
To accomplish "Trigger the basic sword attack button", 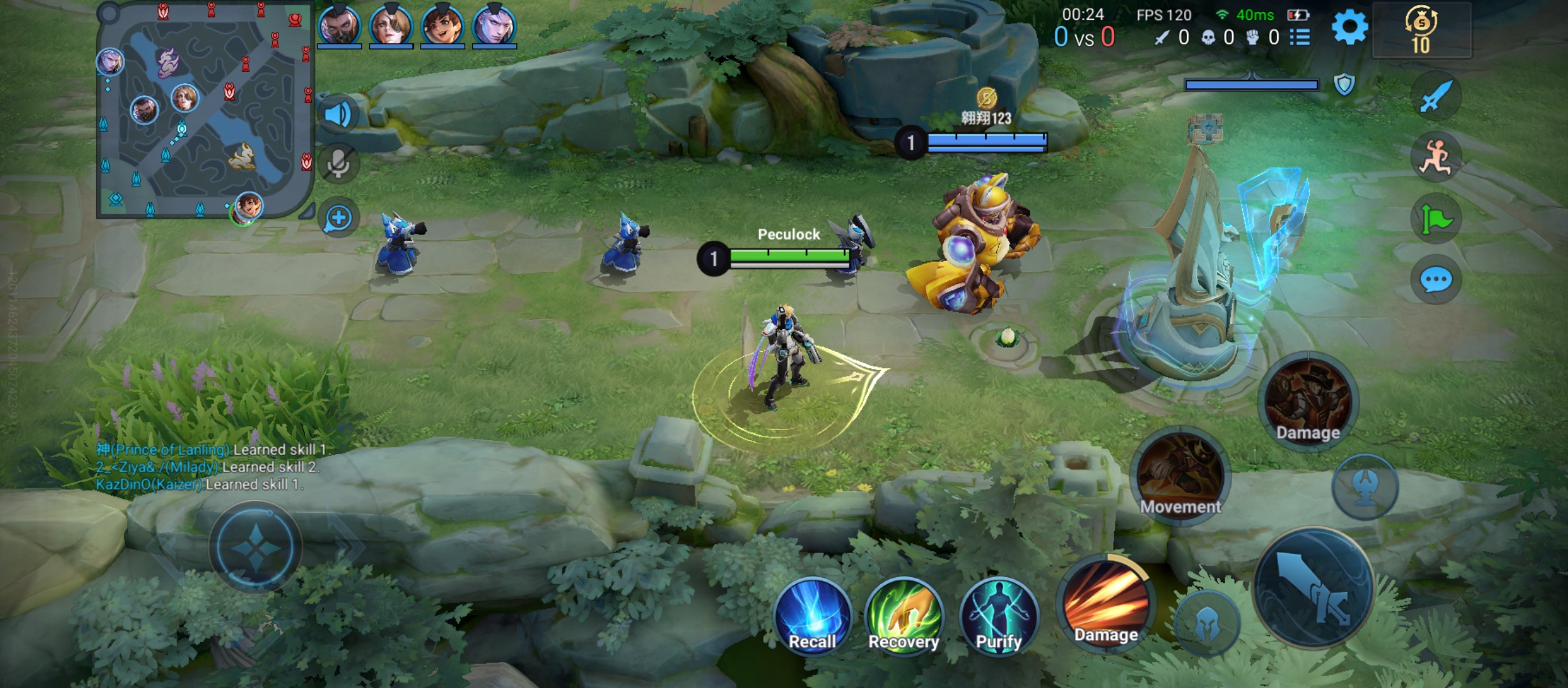I will click(1313, 587).
